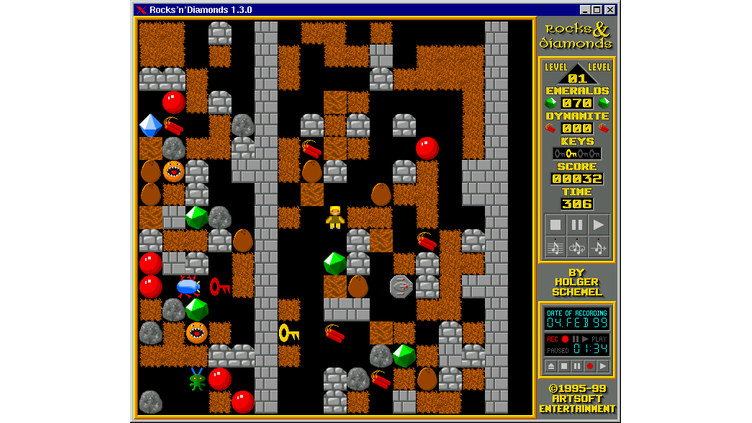
Task: Maximize the Rocks'n'Diamonds window
Action: [x=596, y=10]
